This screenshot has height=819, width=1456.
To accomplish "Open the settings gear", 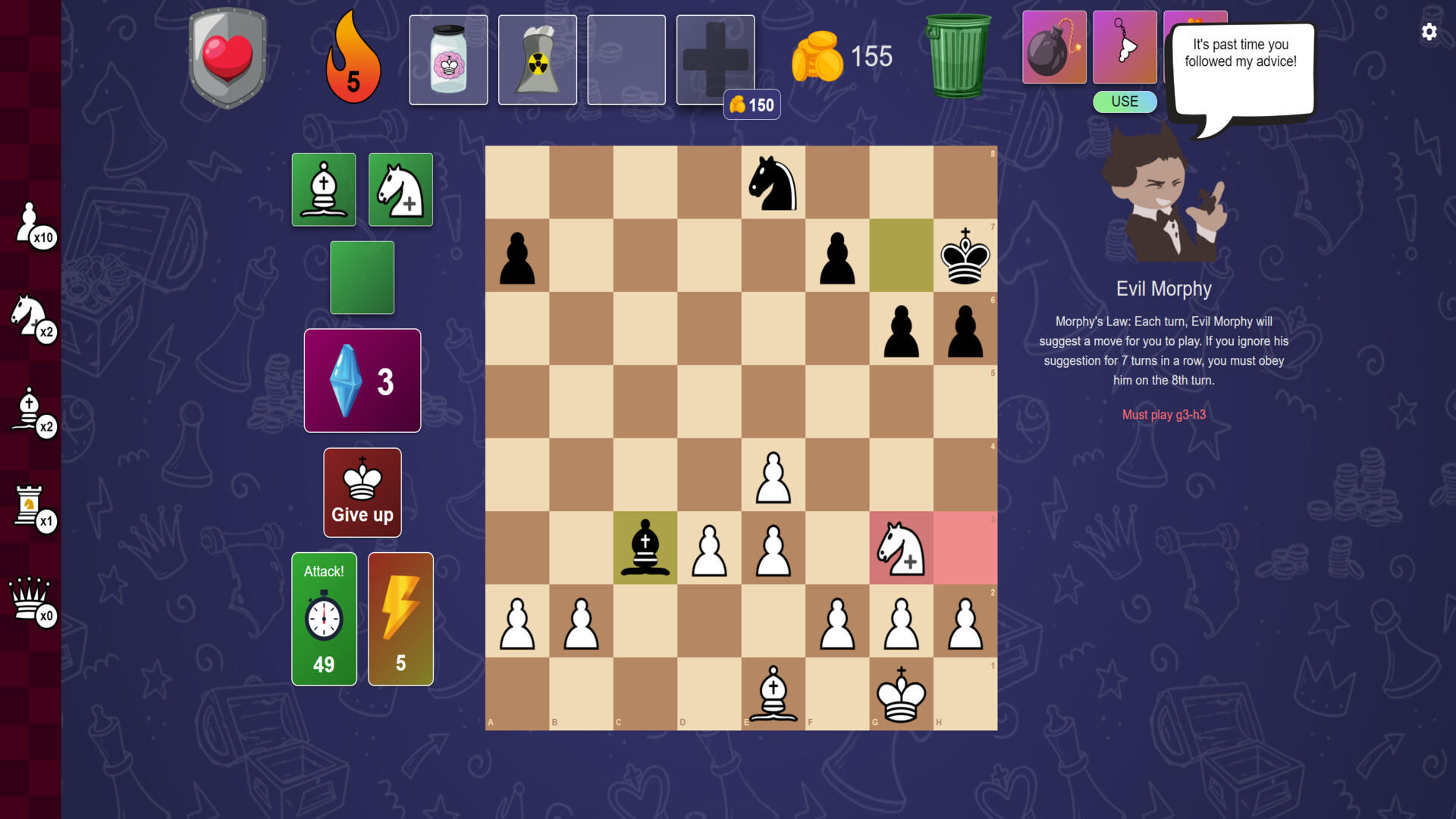I will pyautogui.click(x=1429, y=32).
